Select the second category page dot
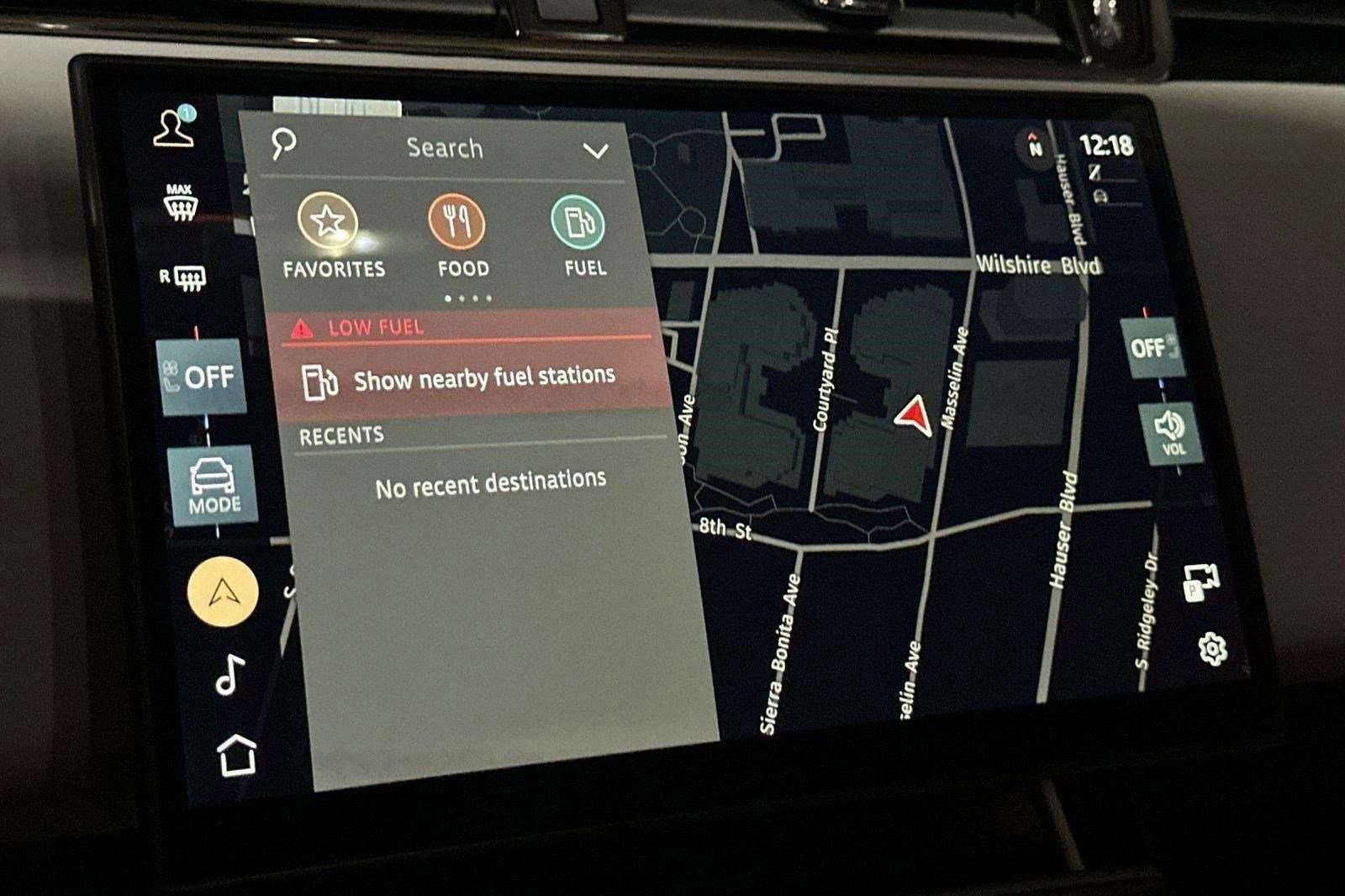The image size is (1345, 896). pyautogui.click(x=463, y=297)
